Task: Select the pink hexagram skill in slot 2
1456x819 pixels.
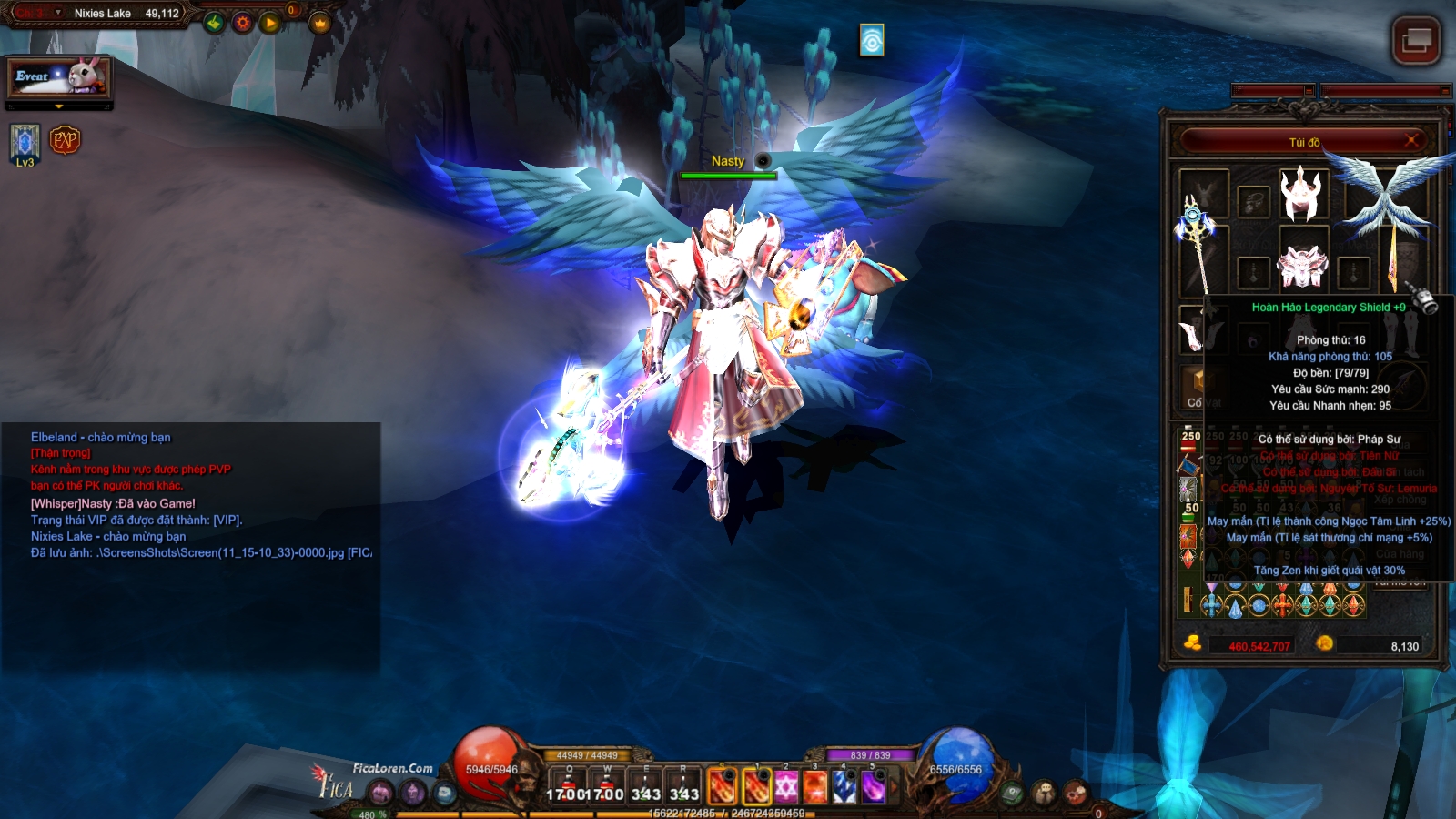Action: [785, 787]
